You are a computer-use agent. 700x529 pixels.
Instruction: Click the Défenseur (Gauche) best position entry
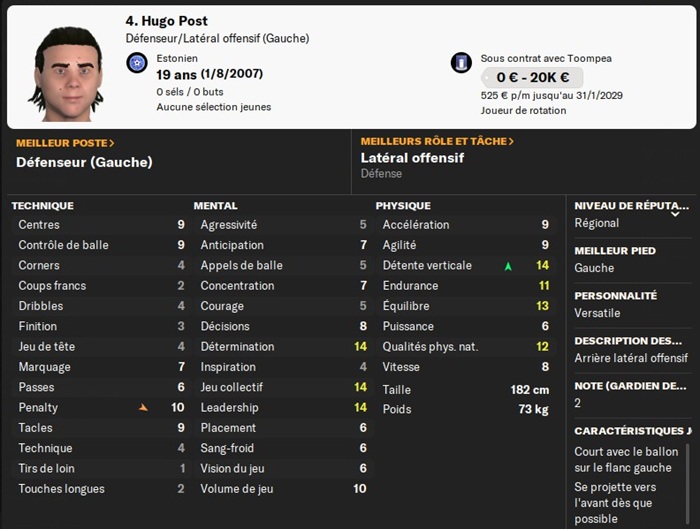point(84,162)
